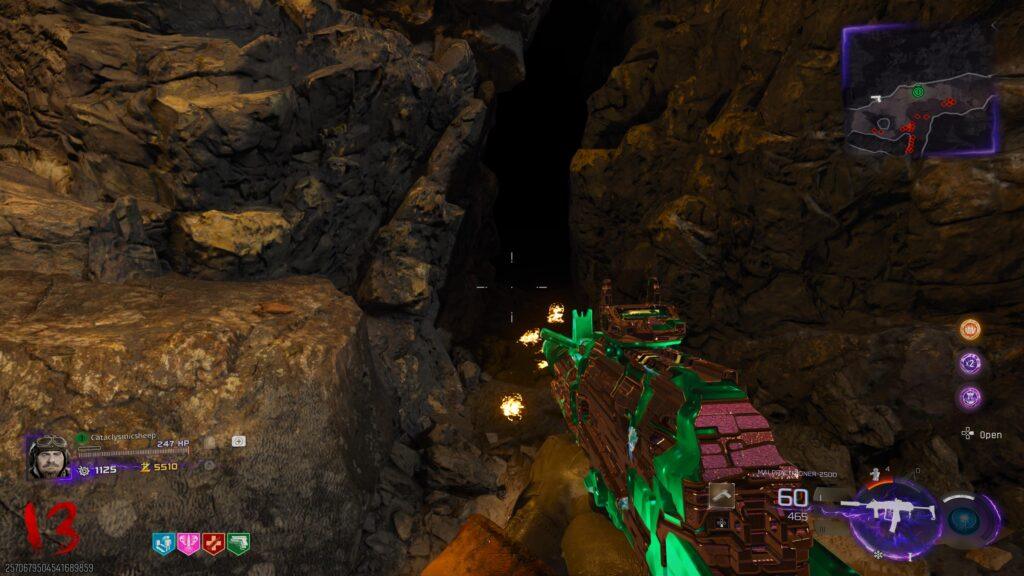Select the blue perk shield icon
The width and height of the screenshot is (1024, 576).
coord(163,543)
